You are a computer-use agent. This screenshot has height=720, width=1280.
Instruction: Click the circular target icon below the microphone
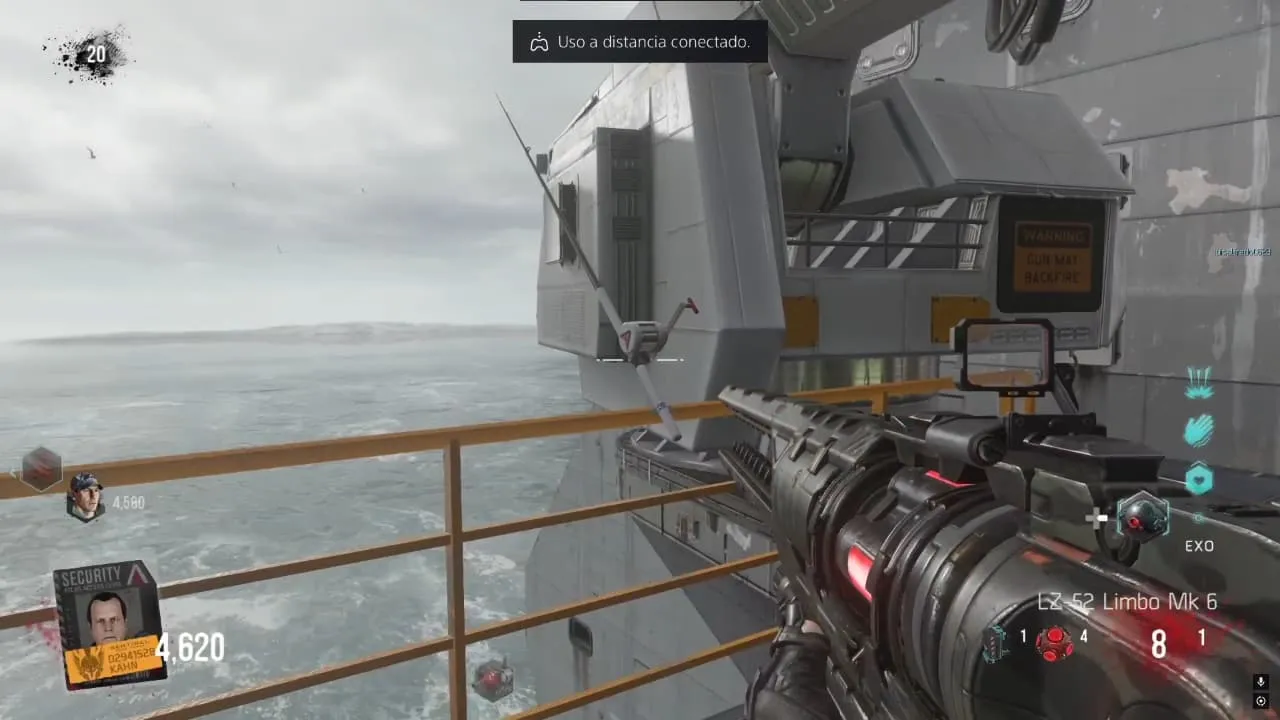(x=1260, y=701)
